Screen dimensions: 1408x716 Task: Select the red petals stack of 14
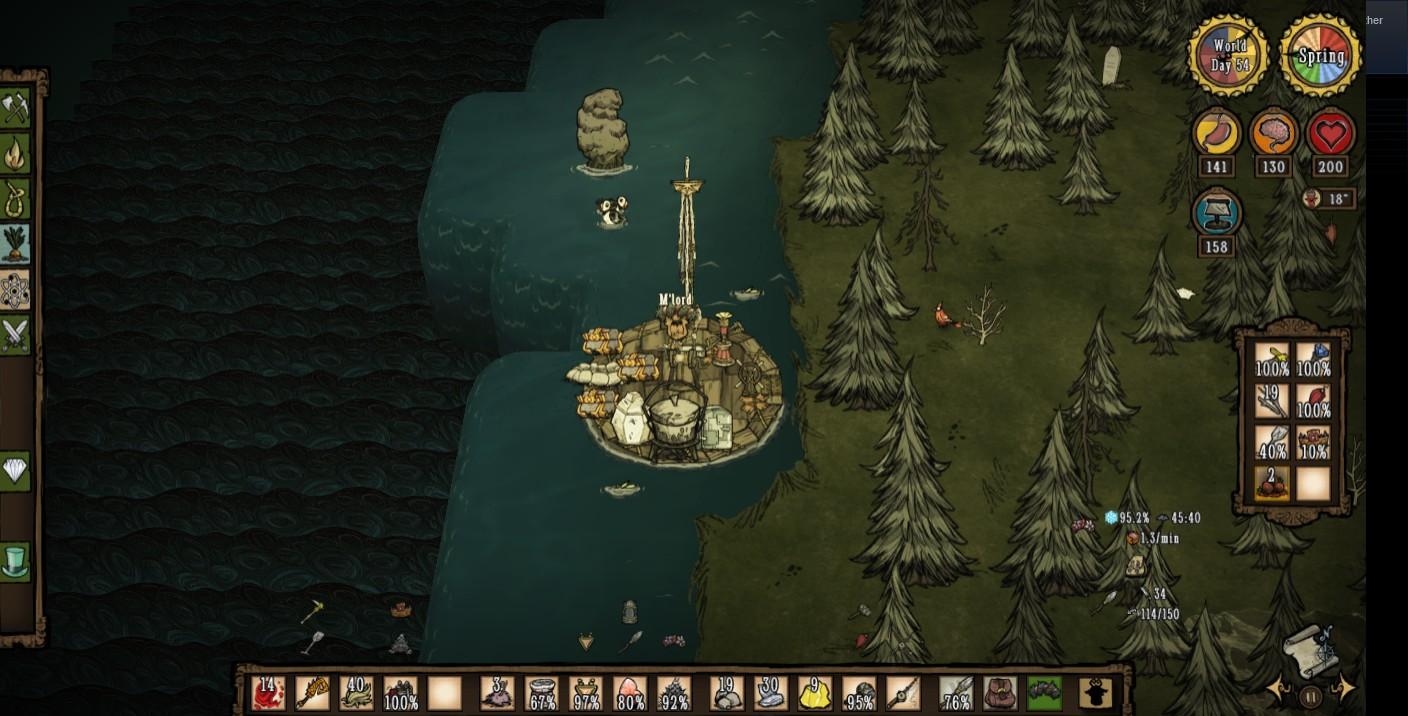click(x=269, y=693)
